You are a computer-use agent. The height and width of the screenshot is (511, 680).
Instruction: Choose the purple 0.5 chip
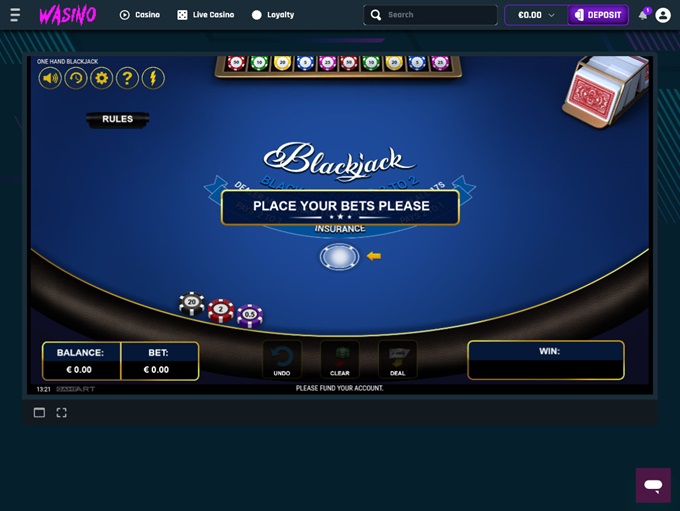click(249, 316)
